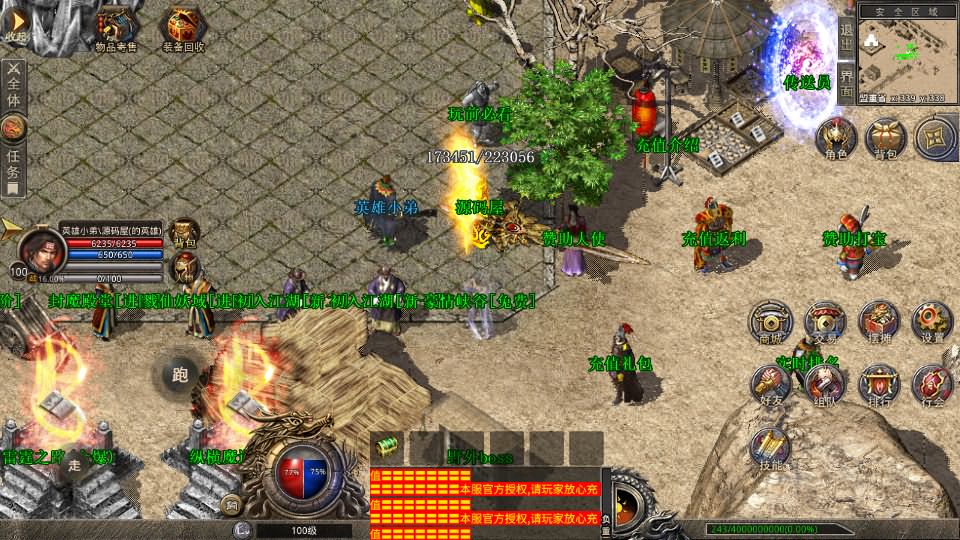Screen dimensions: 960x540
Task: Open the 商城 shop
Action: pos(771,322)
